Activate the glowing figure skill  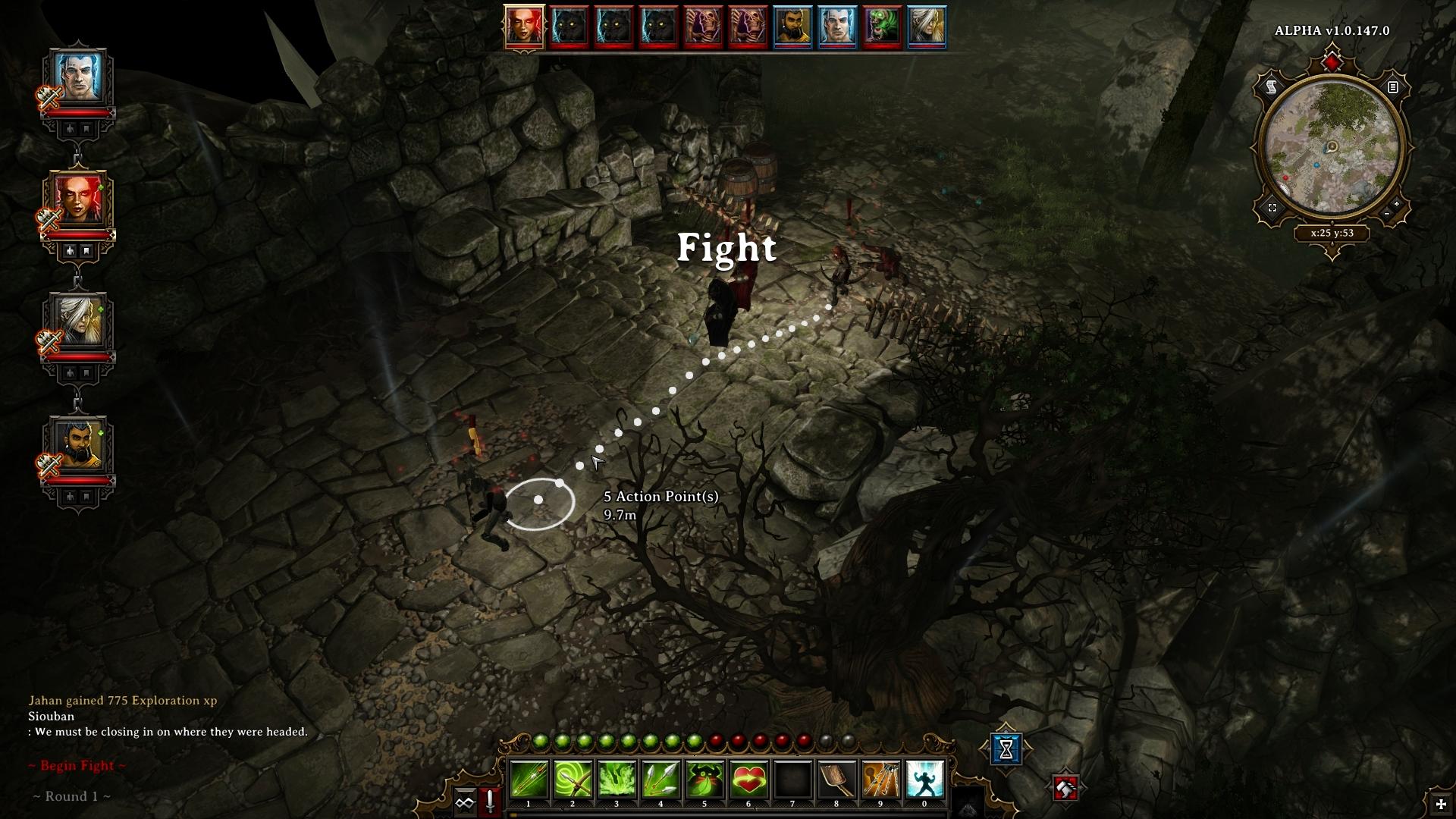click(924, 780)
